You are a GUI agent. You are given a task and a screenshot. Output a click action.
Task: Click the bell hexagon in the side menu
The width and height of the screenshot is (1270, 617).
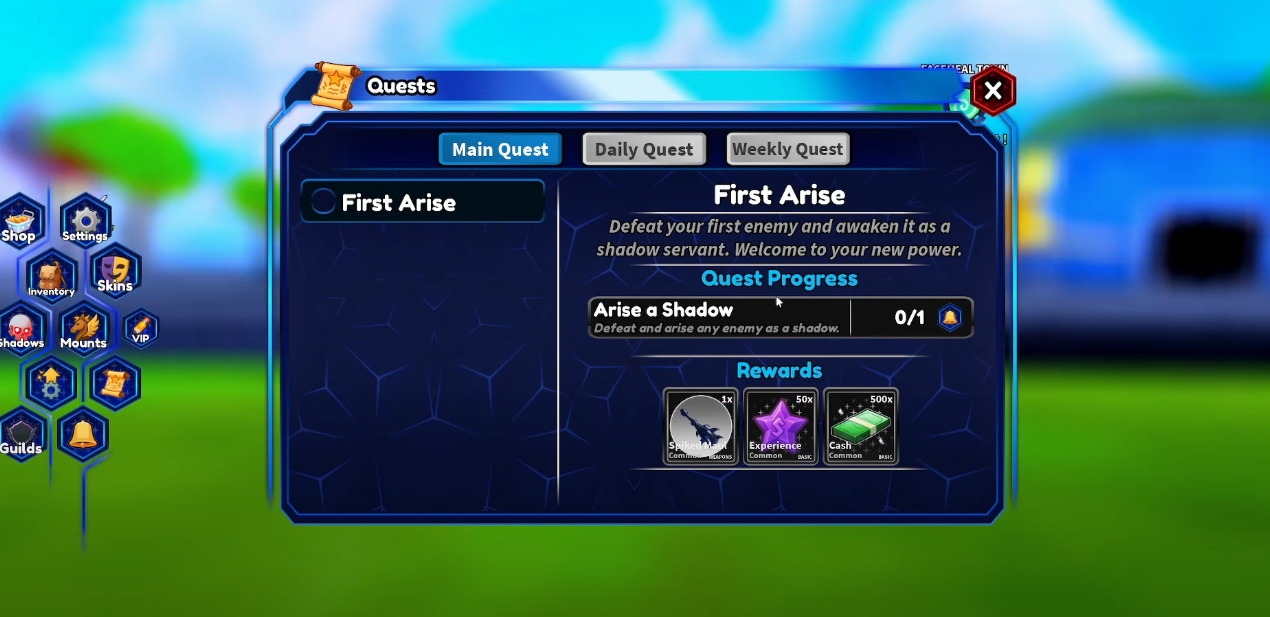pyautogui.click(x=83, y=434)
